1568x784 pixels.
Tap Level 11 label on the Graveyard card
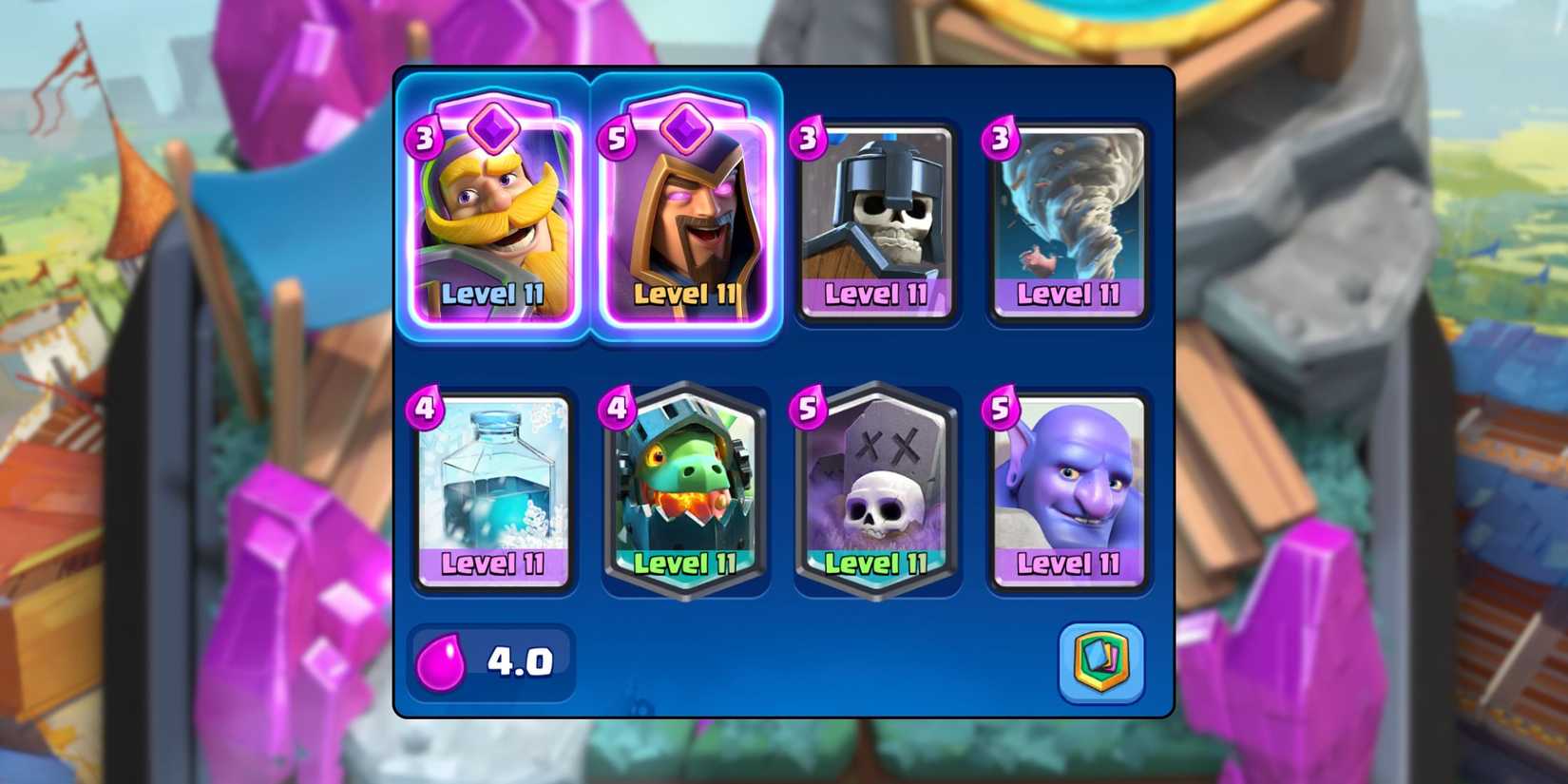click(x=875, y=564)
